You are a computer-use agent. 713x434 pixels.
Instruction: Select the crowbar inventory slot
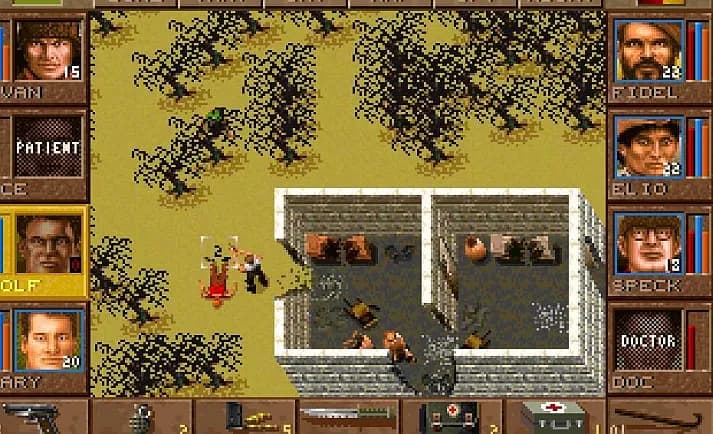[x=660, y=417]
